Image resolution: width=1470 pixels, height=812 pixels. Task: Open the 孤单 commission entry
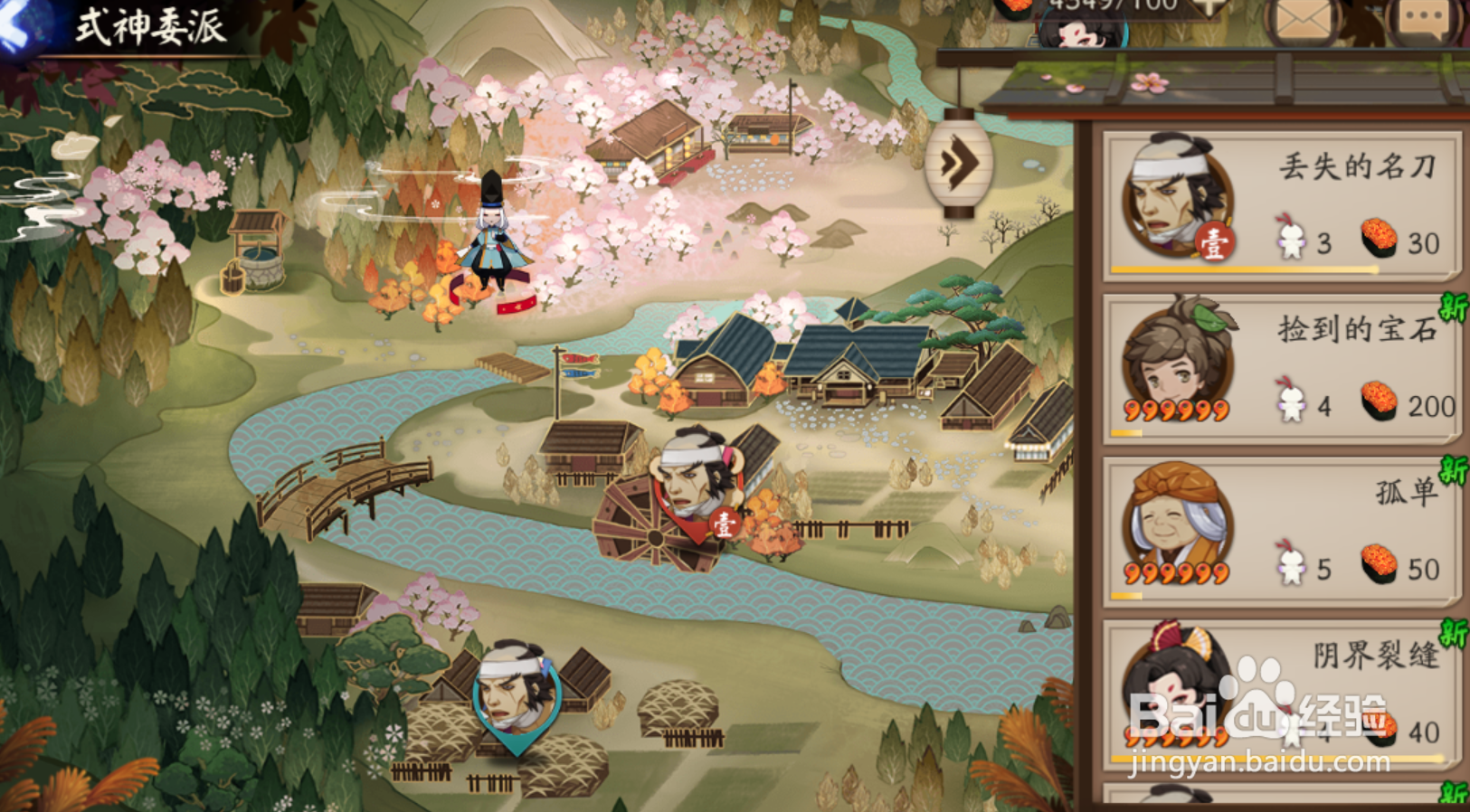[x=1280, y=532]
